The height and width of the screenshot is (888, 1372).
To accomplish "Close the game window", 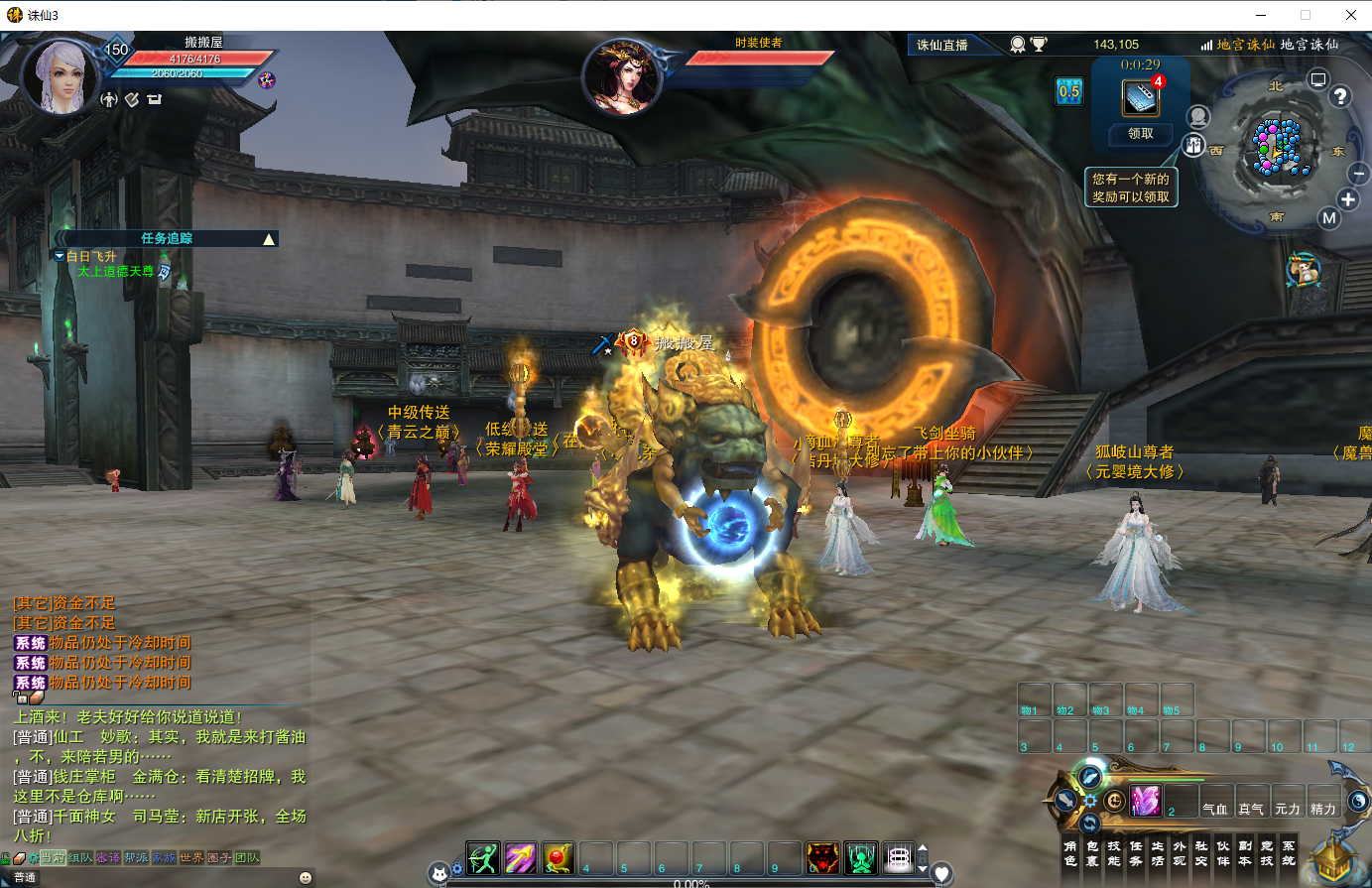I will 1350,15.
